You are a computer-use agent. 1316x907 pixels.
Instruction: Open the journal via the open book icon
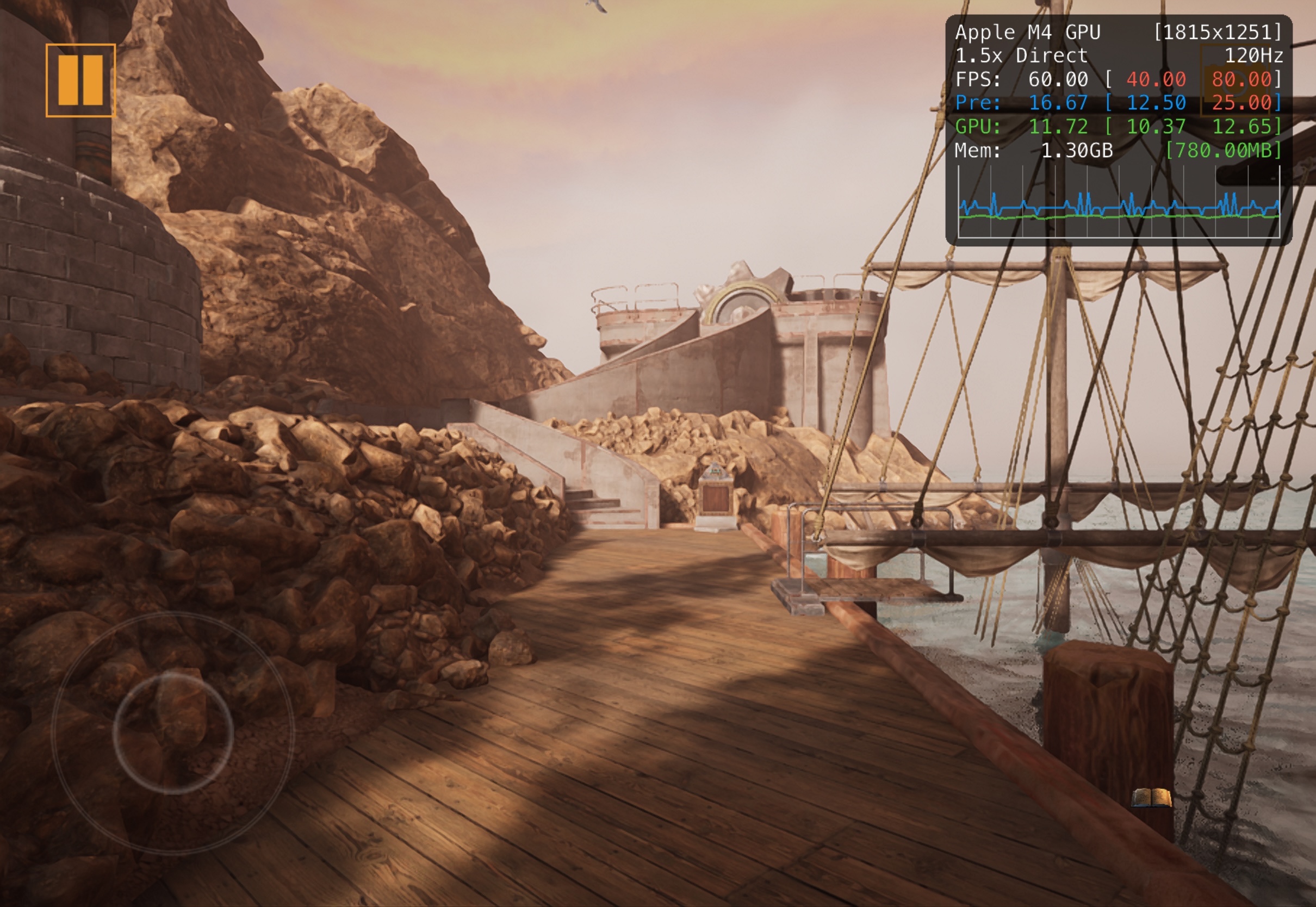click(x=1151, y=797)
